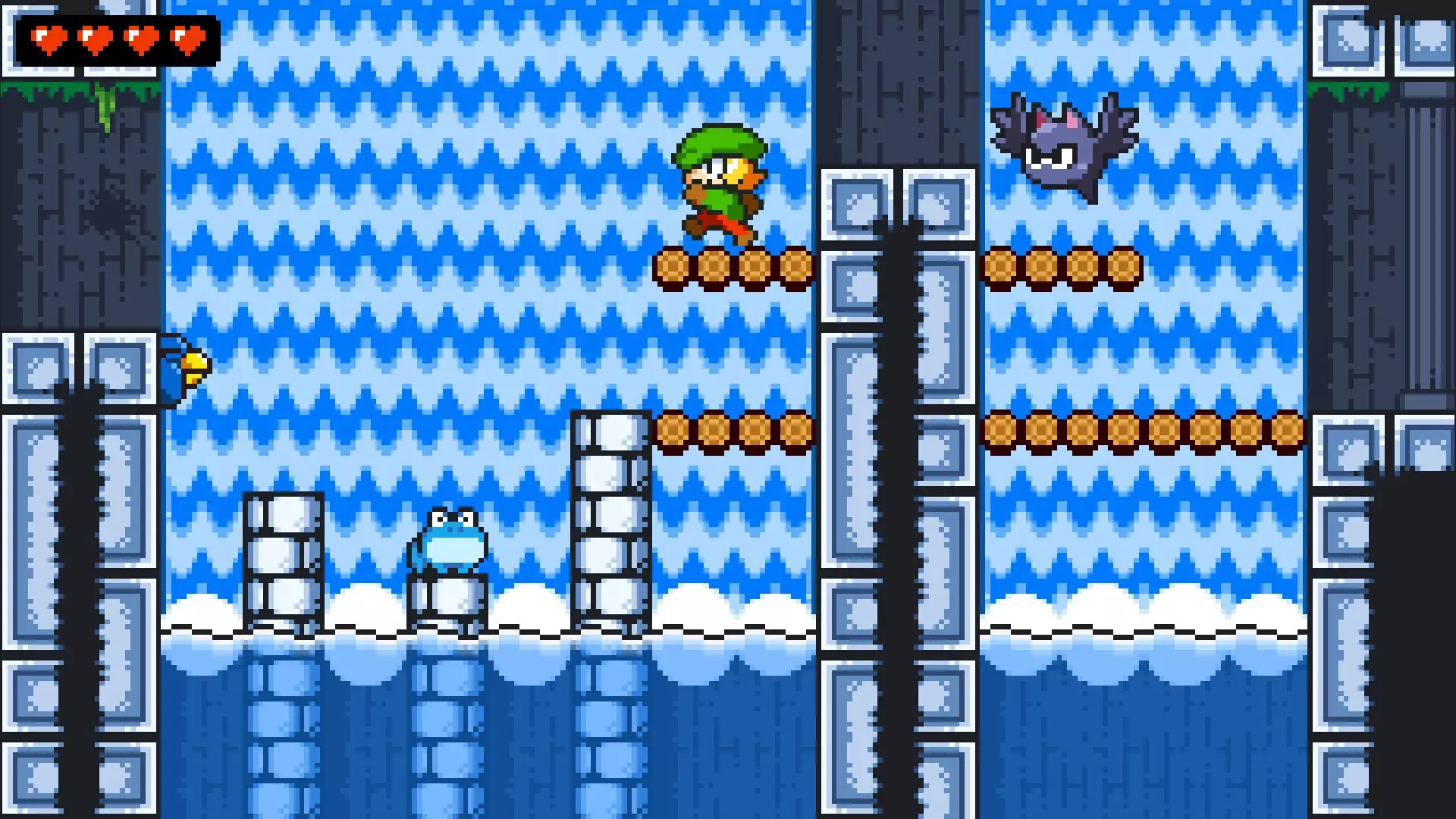Click the second heart in the health HUD
1456x819 pixels.
(94, 38)
